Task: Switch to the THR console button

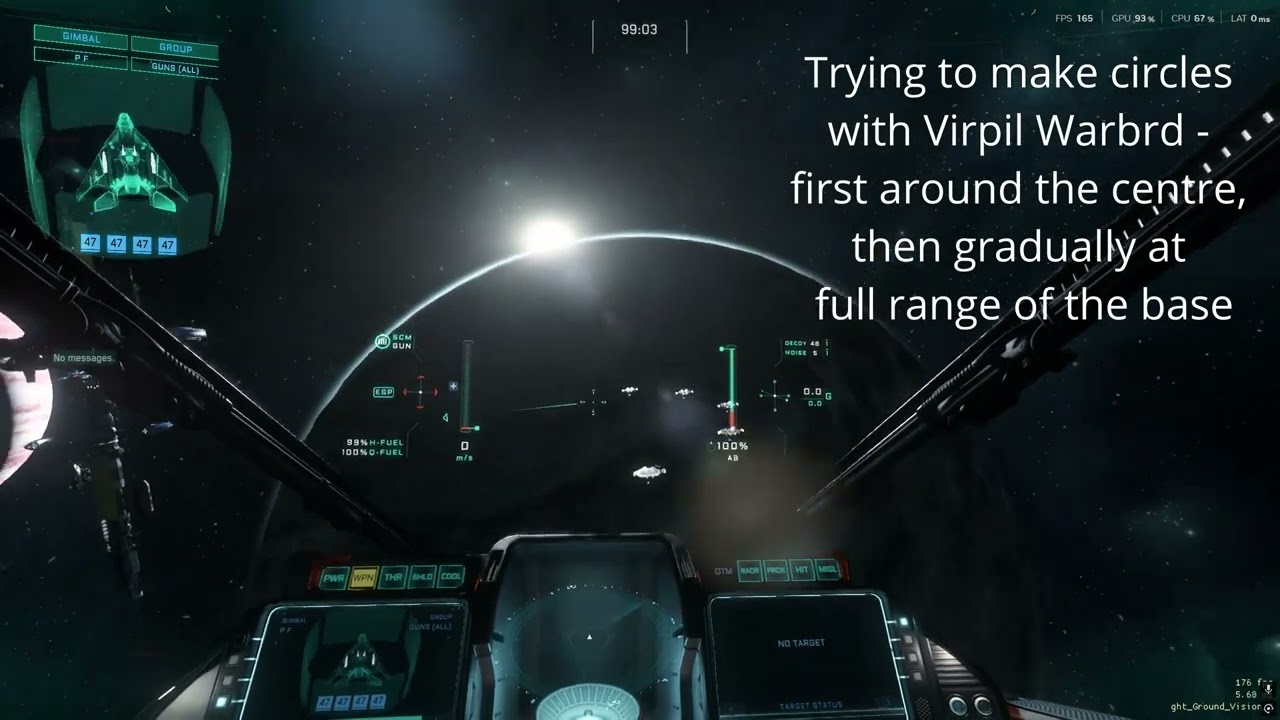Action: pos(392,578)
